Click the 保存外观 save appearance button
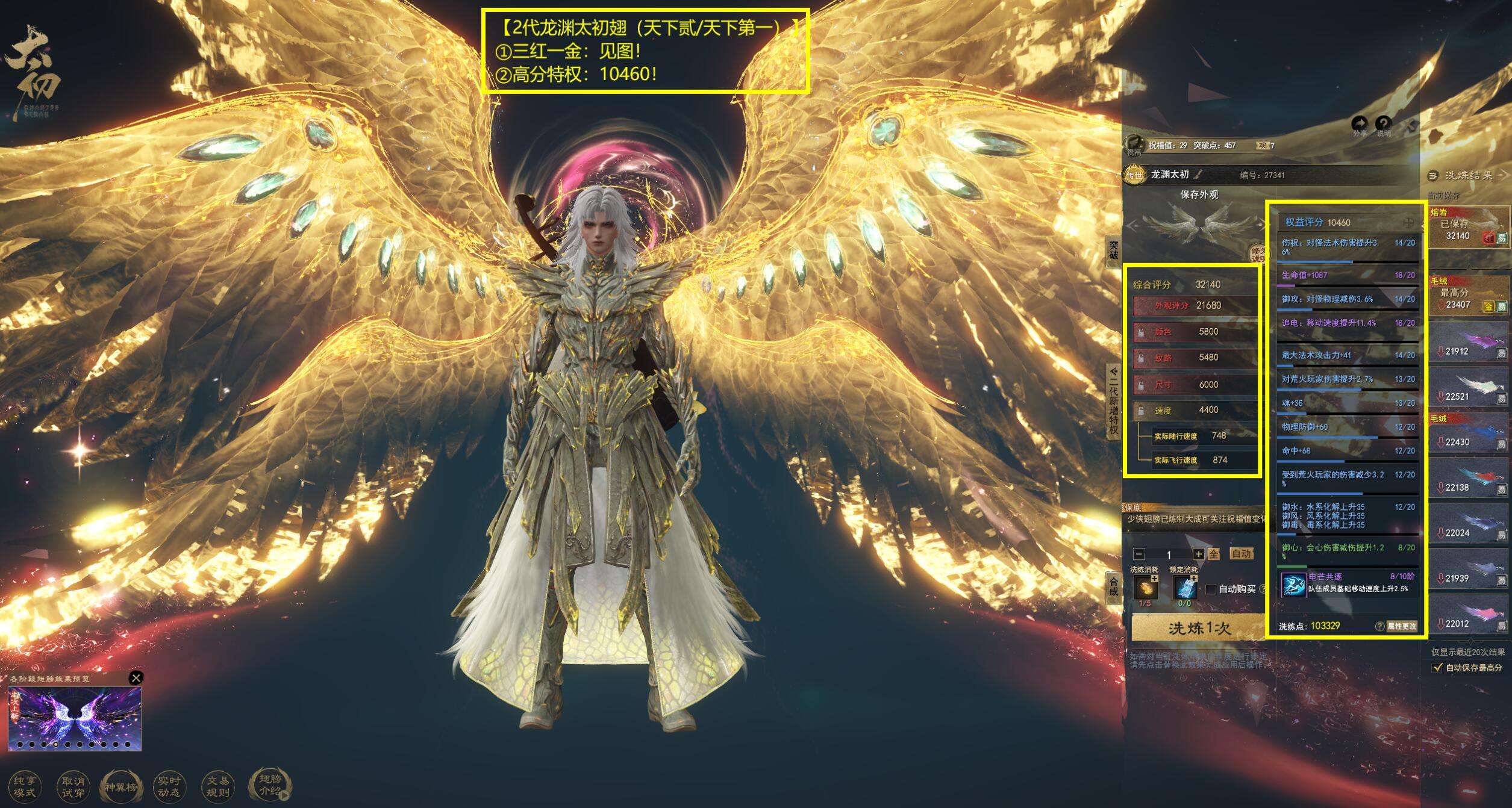Screen dimensions: 1512x808 pyautogui.click(x=1199, y=194)
